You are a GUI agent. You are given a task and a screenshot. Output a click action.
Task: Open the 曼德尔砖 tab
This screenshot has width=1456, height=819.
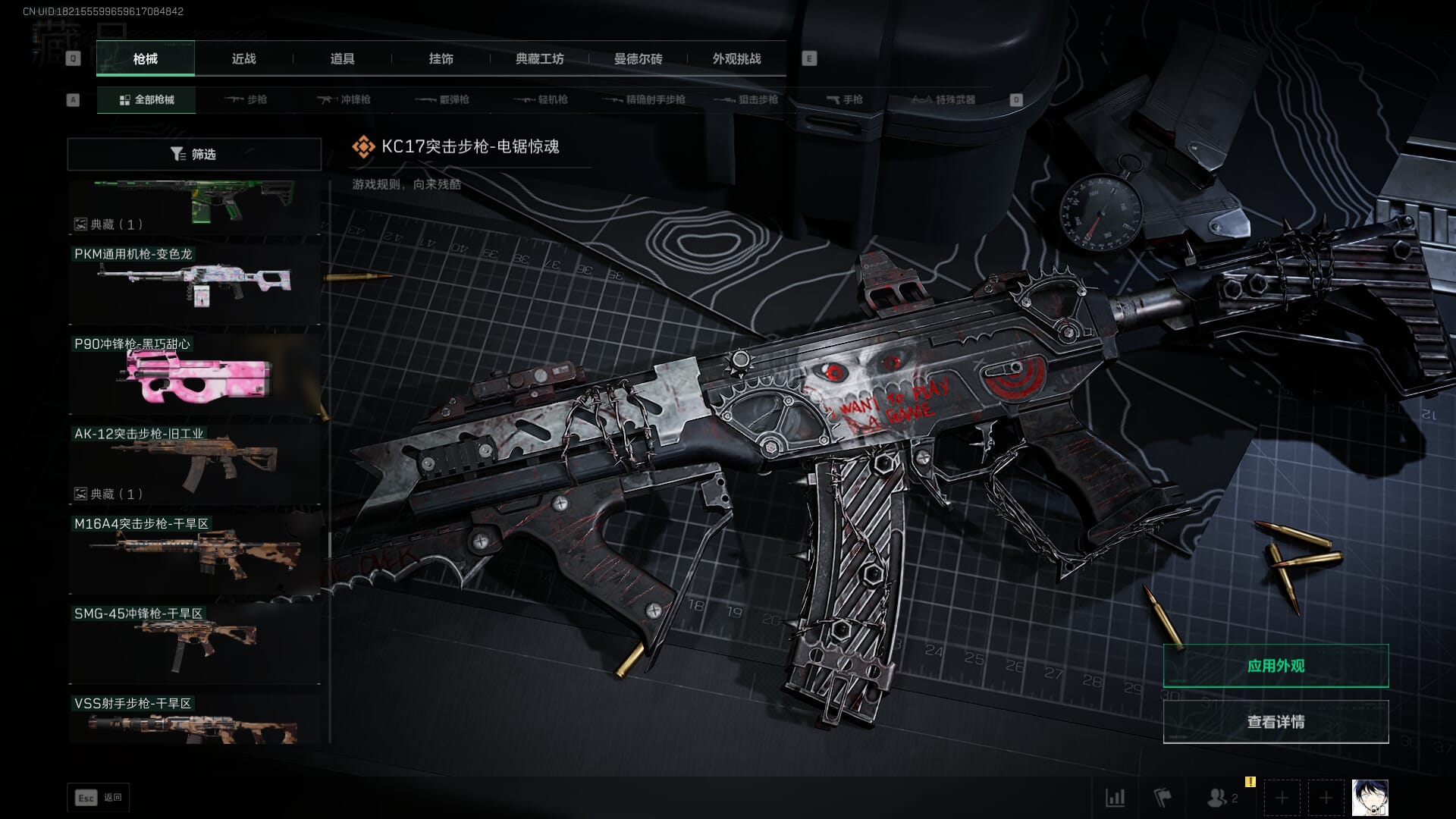click(x=638, y=58)
